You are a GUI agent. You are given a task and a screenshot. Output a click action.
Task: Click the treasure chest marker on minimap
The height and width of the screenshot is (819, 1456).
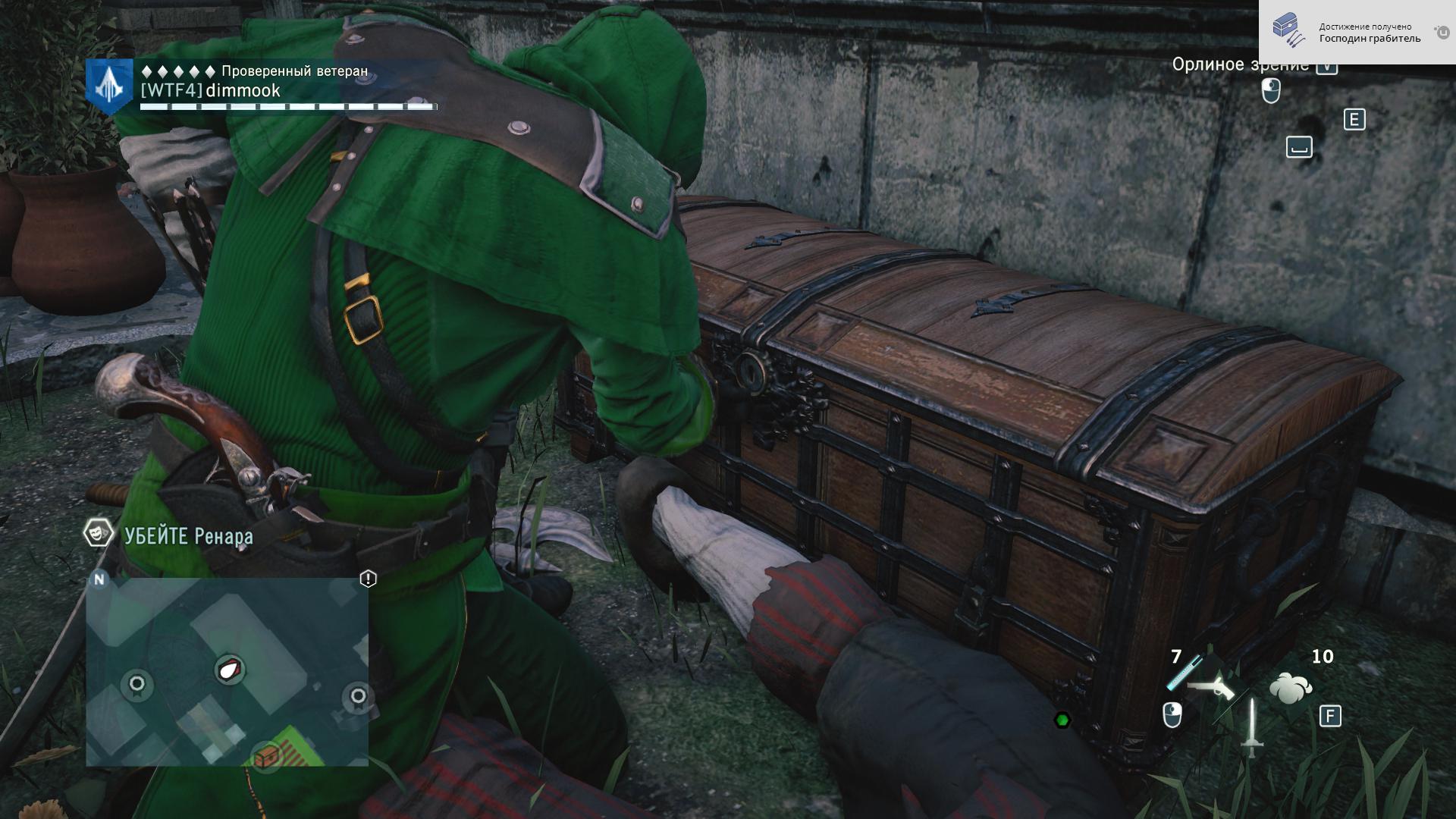coord(266,755)
